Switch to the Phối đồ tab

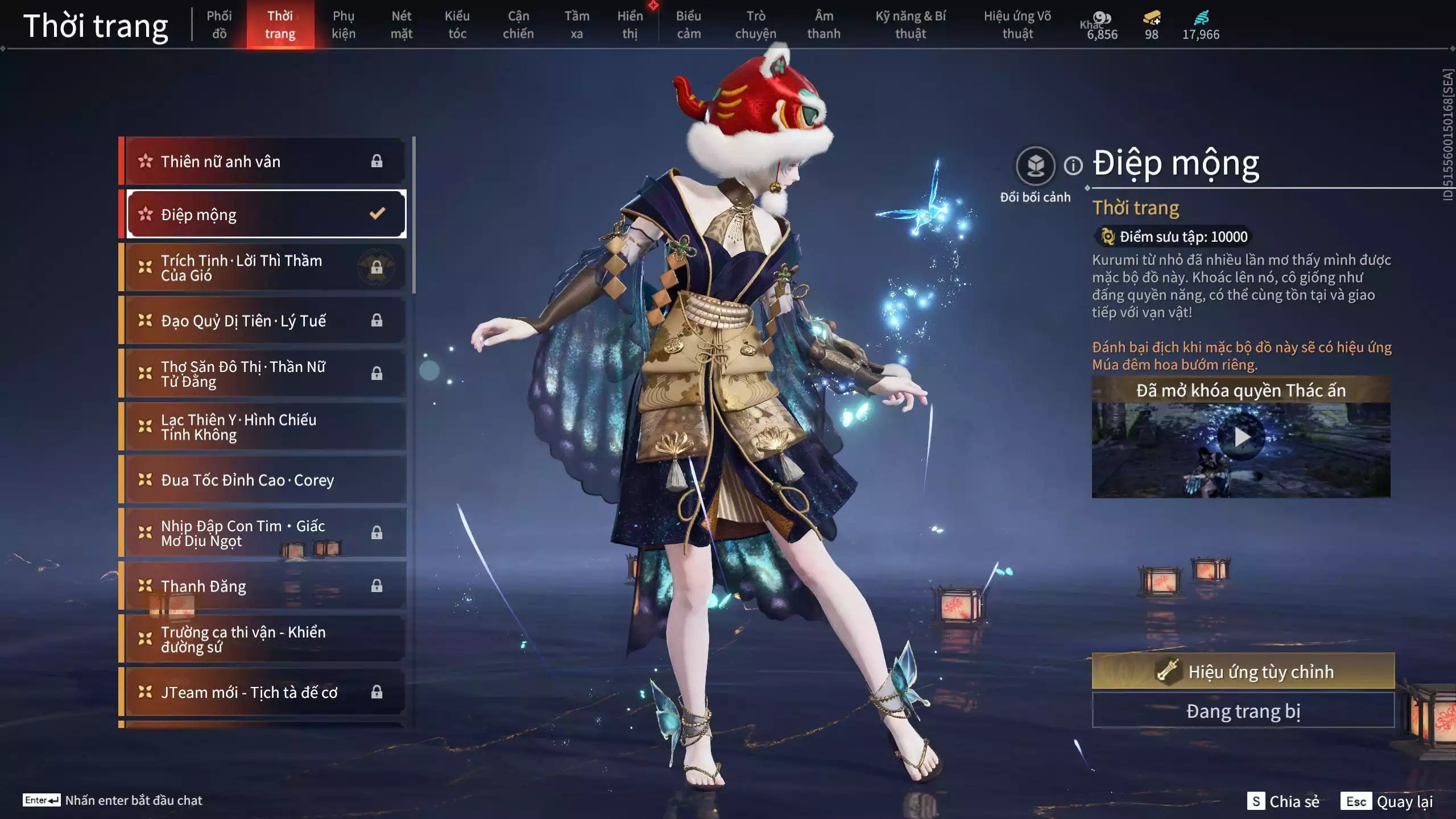pos(219,24)
